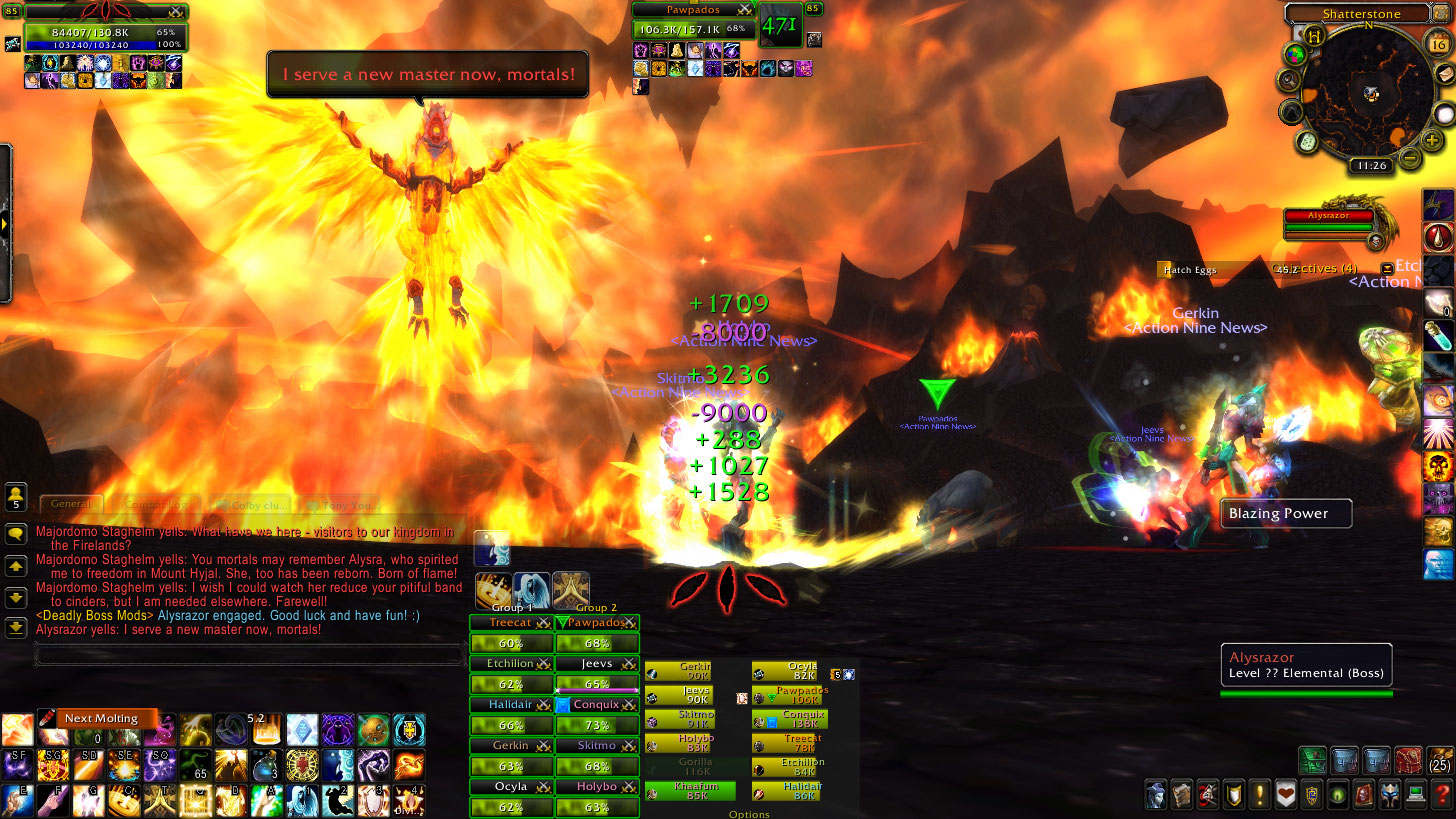Select Treecat in the Group 1 raid frame
Screen dimensions: 1456x819
pyautogui.click(x=511, y=623)
